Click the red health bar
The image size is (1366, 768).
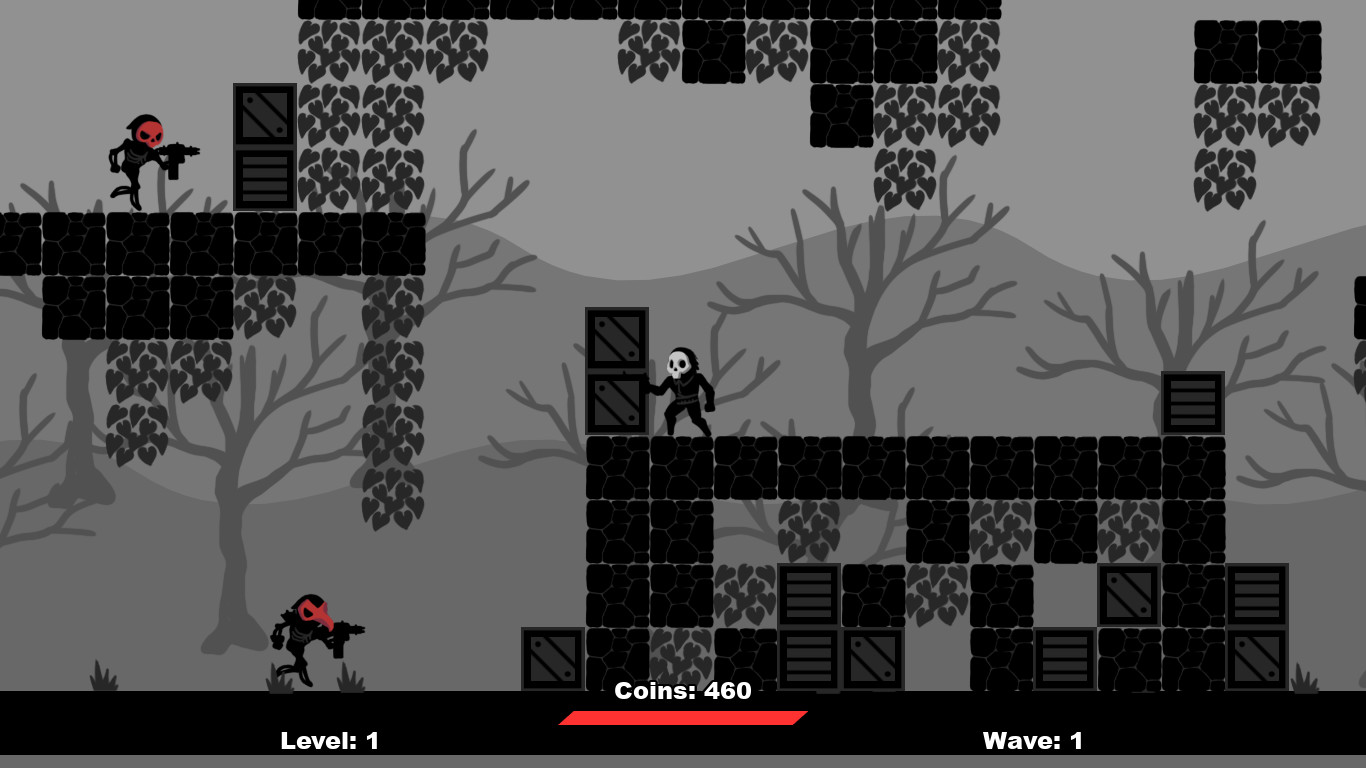pyautogui.click(x=683, y=715)
